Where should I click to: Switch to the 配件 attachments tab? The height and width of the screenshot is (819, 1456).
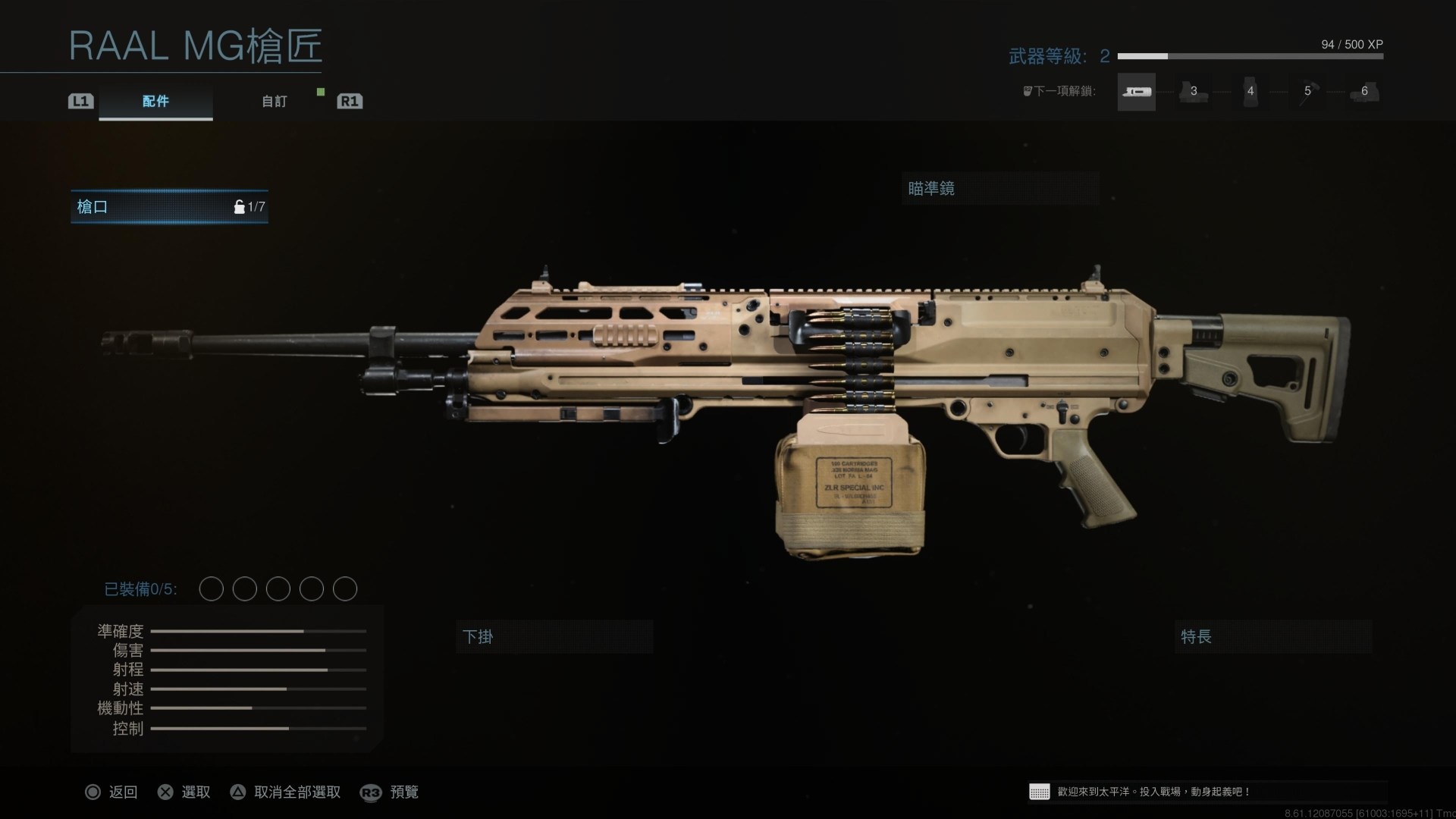155,102
